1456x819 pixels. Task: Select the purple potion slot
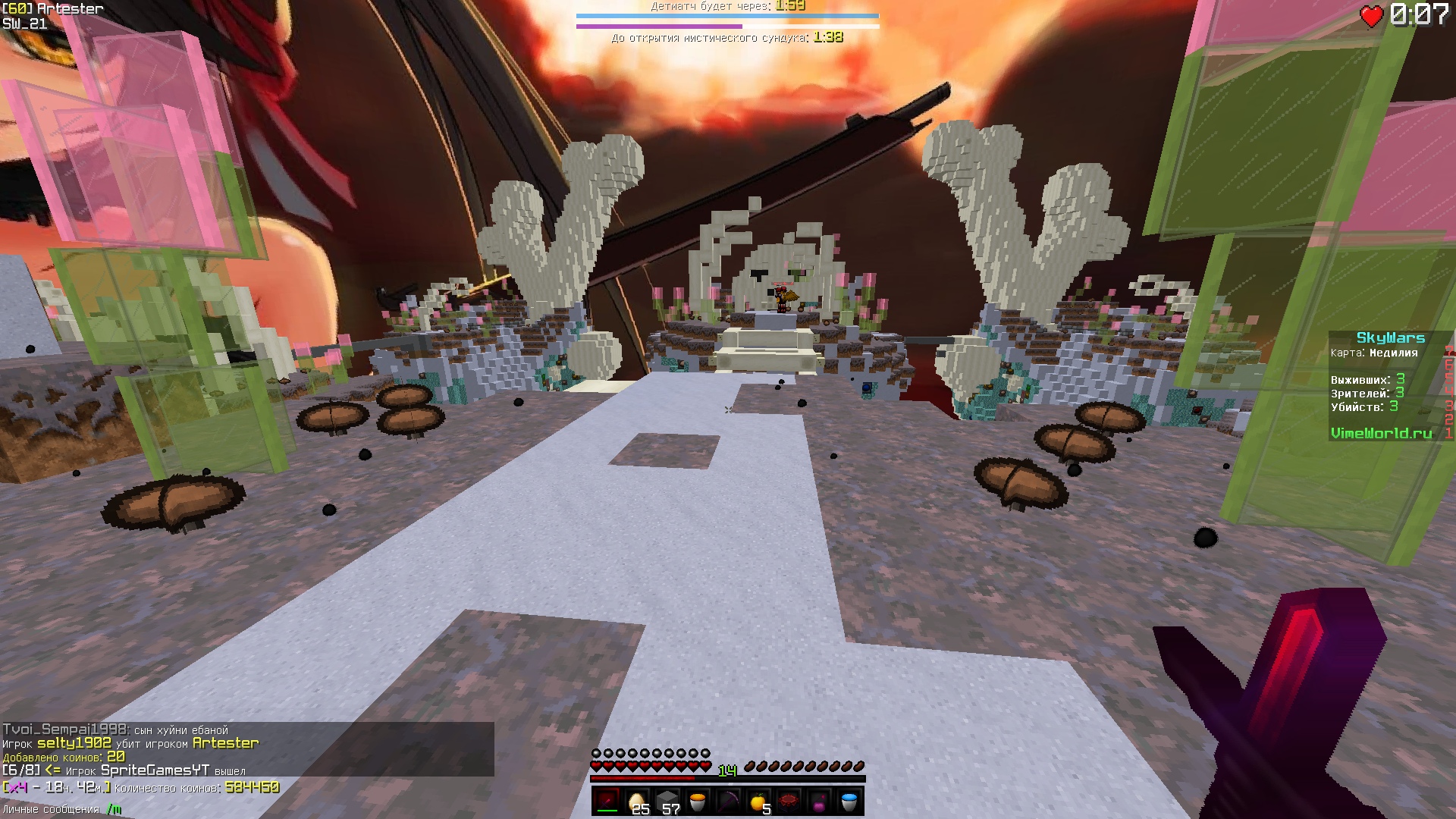click(819, 802)
